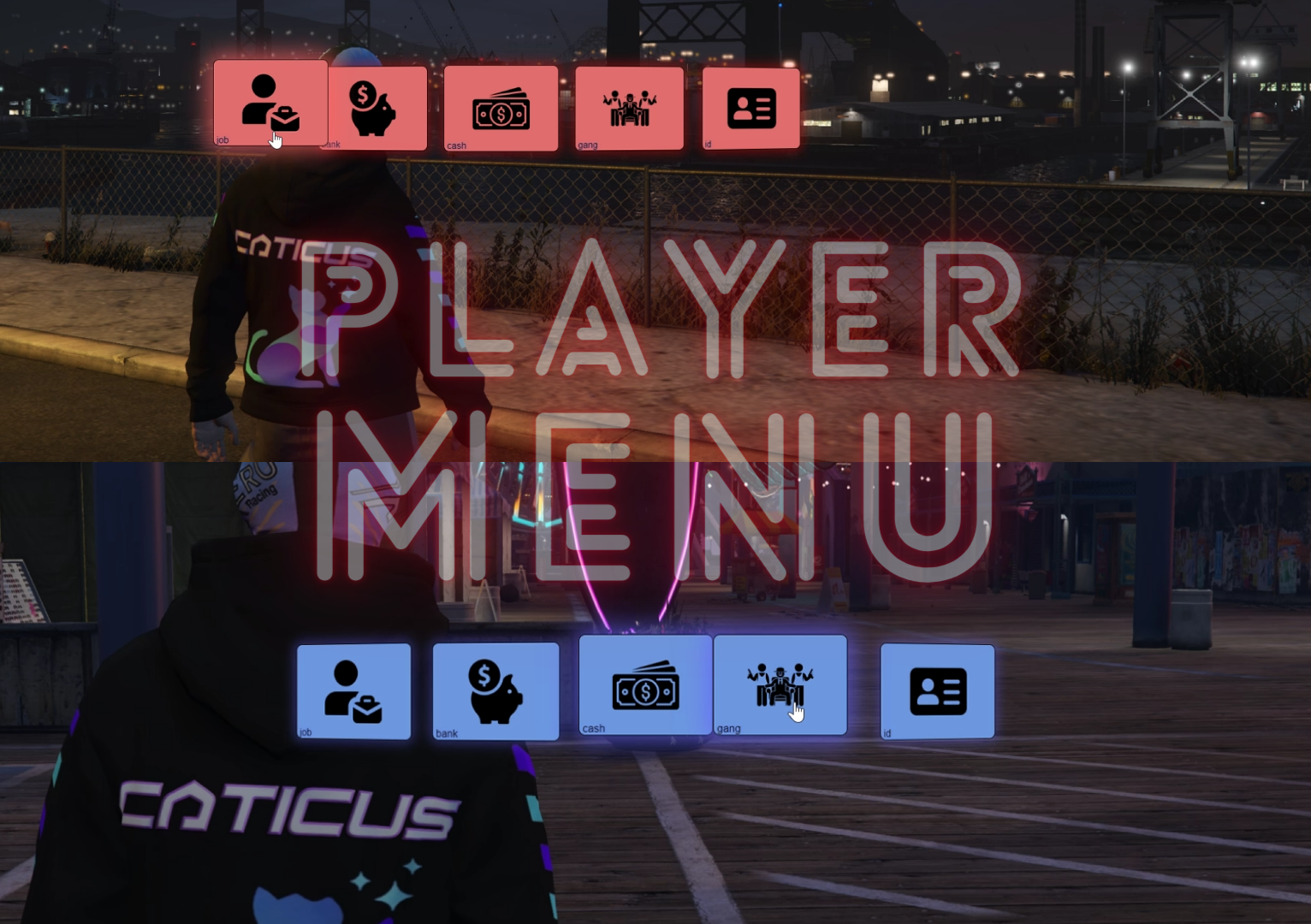Image resolution: width=1311 pixels, height=924 pixels.
Task: Click the id card icon in the blue menu
Action: (937, 690)
